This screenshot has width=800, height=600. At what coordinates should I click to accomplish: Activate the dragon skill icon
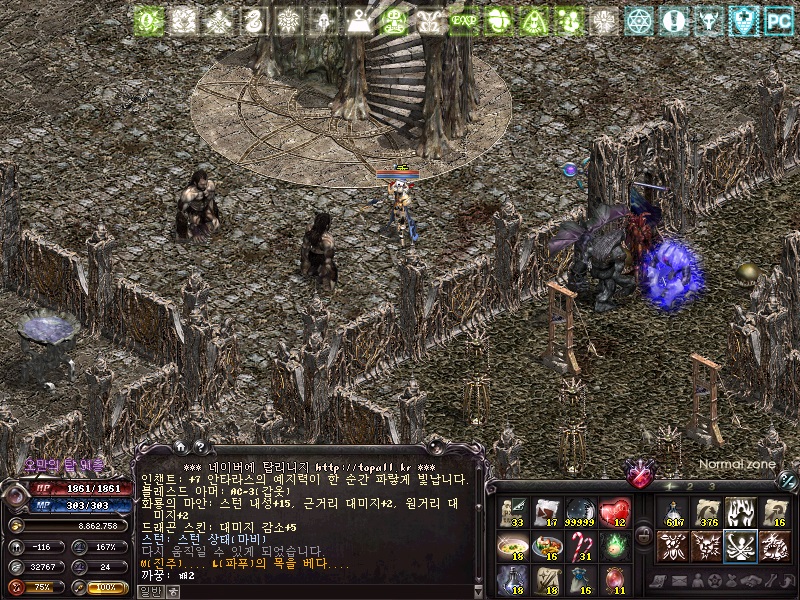775,546
